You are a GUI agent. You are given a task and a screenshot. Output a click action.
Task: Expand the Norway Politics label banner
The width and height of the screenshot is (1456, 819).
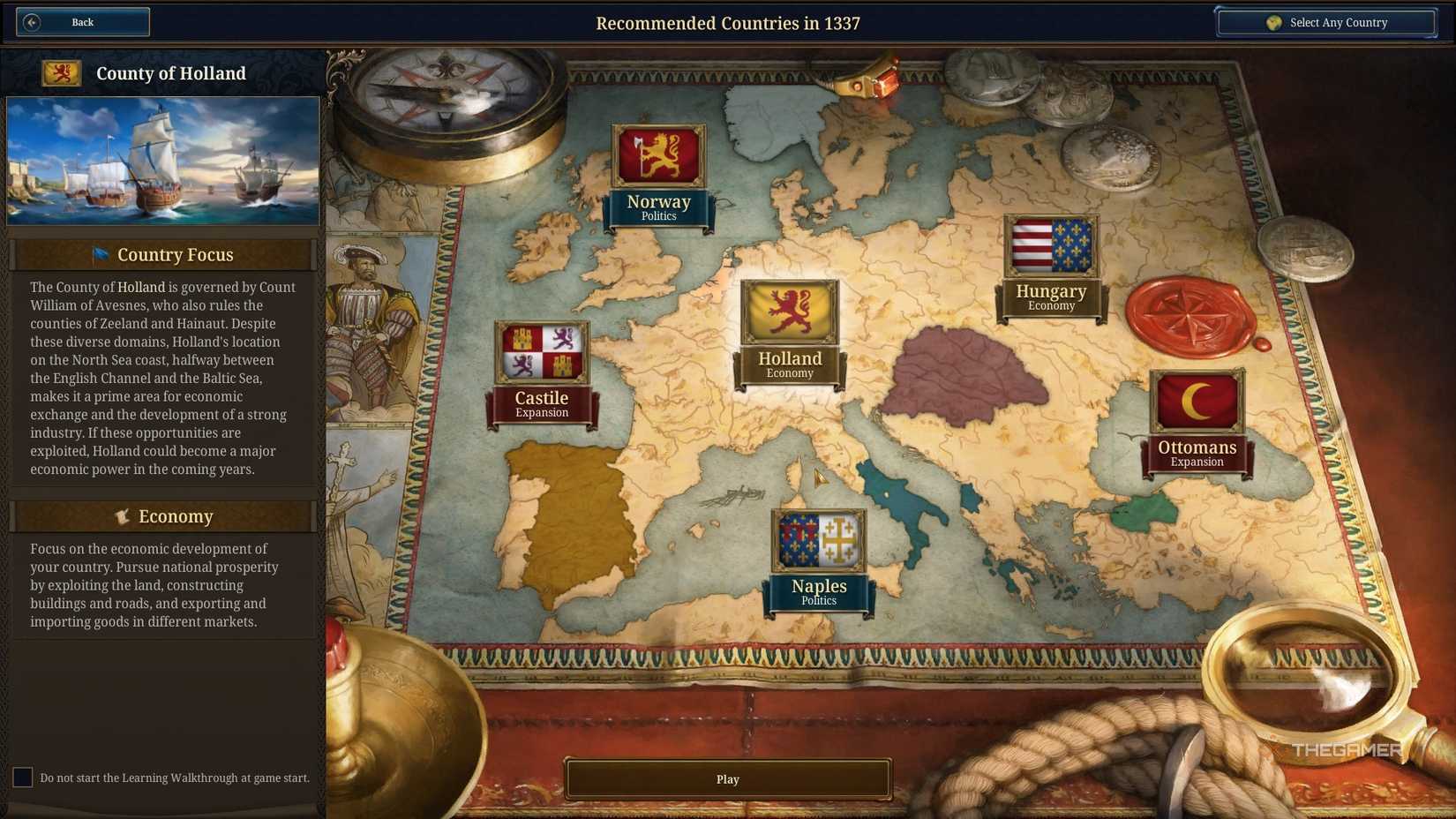pos(658,208)
